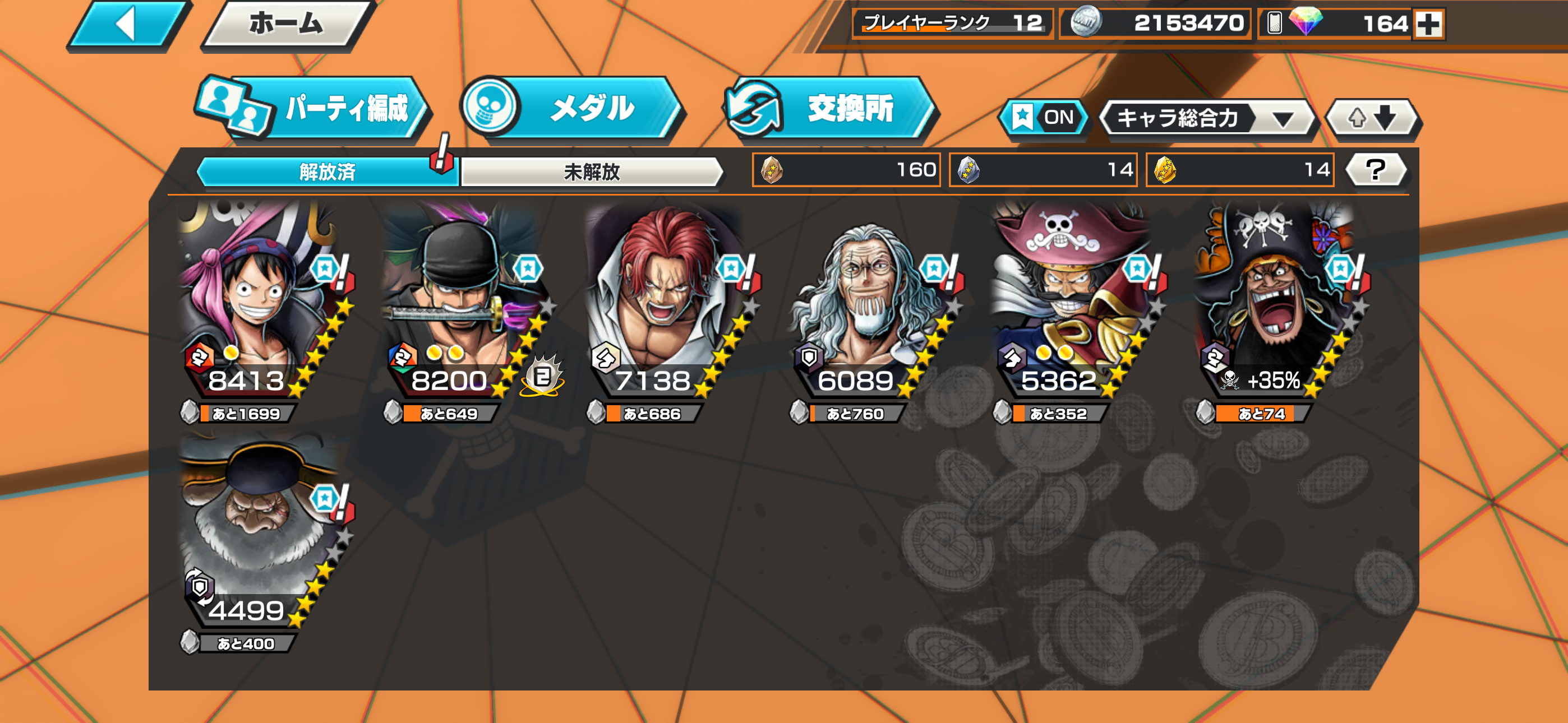Return to the ホーム screen

tap(285, 25)
